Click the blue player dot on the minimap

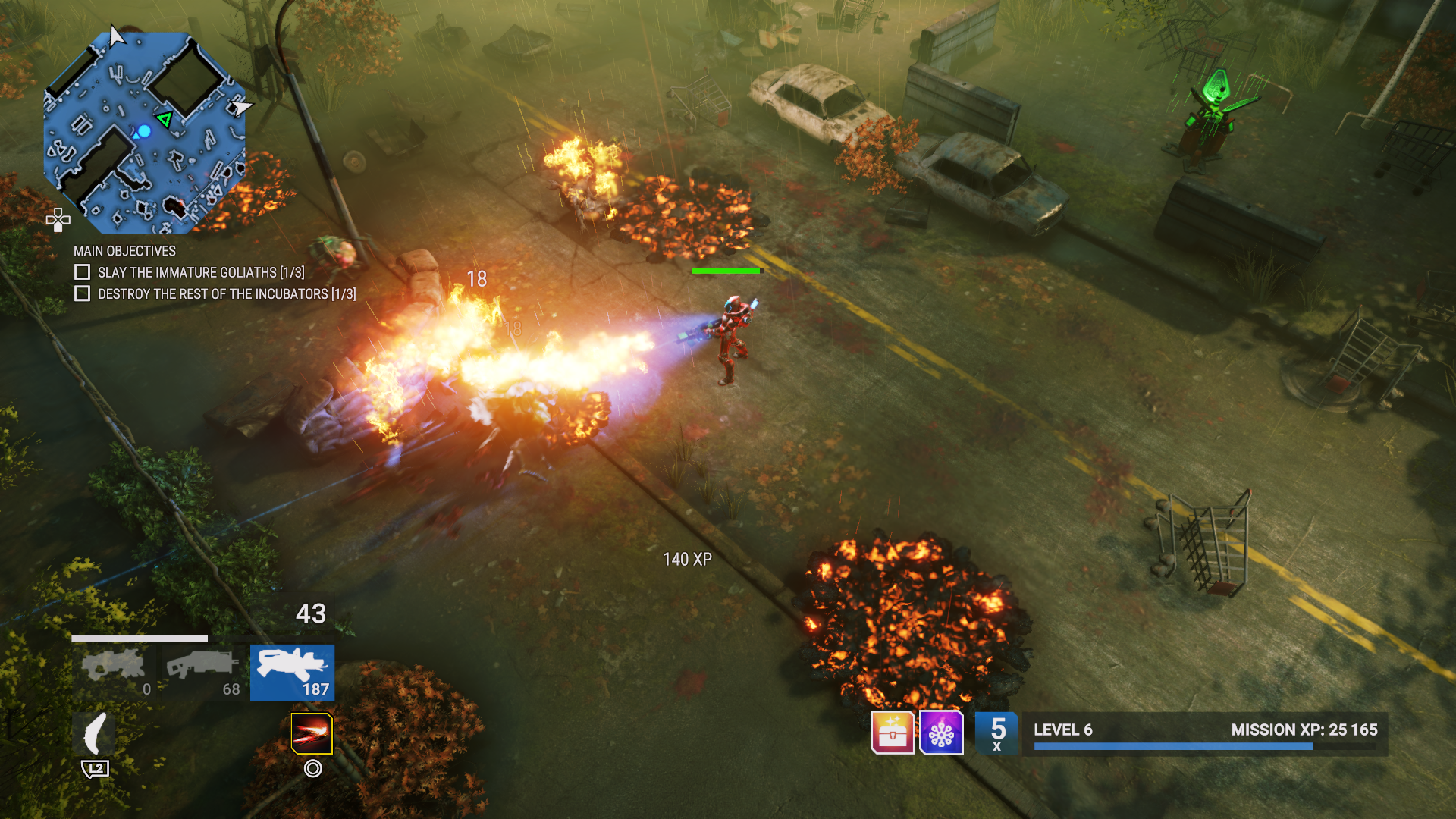tap(144, 131)
